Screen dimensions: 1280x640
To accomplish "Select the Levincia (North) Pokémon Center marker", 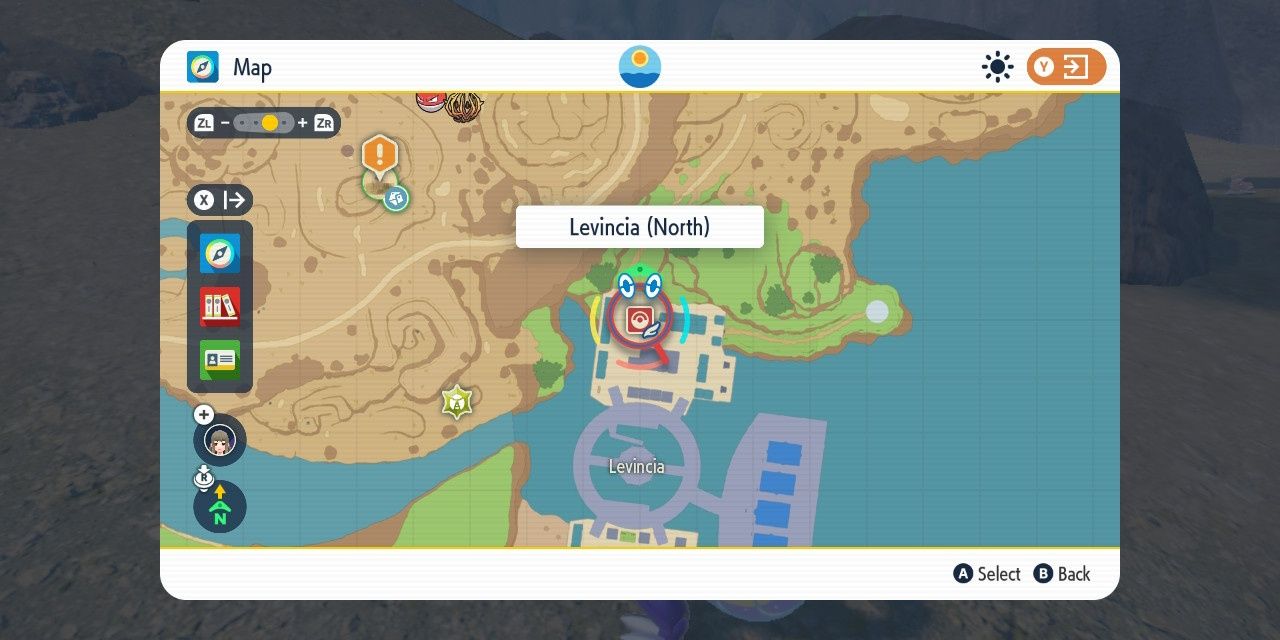I will 639,320.
